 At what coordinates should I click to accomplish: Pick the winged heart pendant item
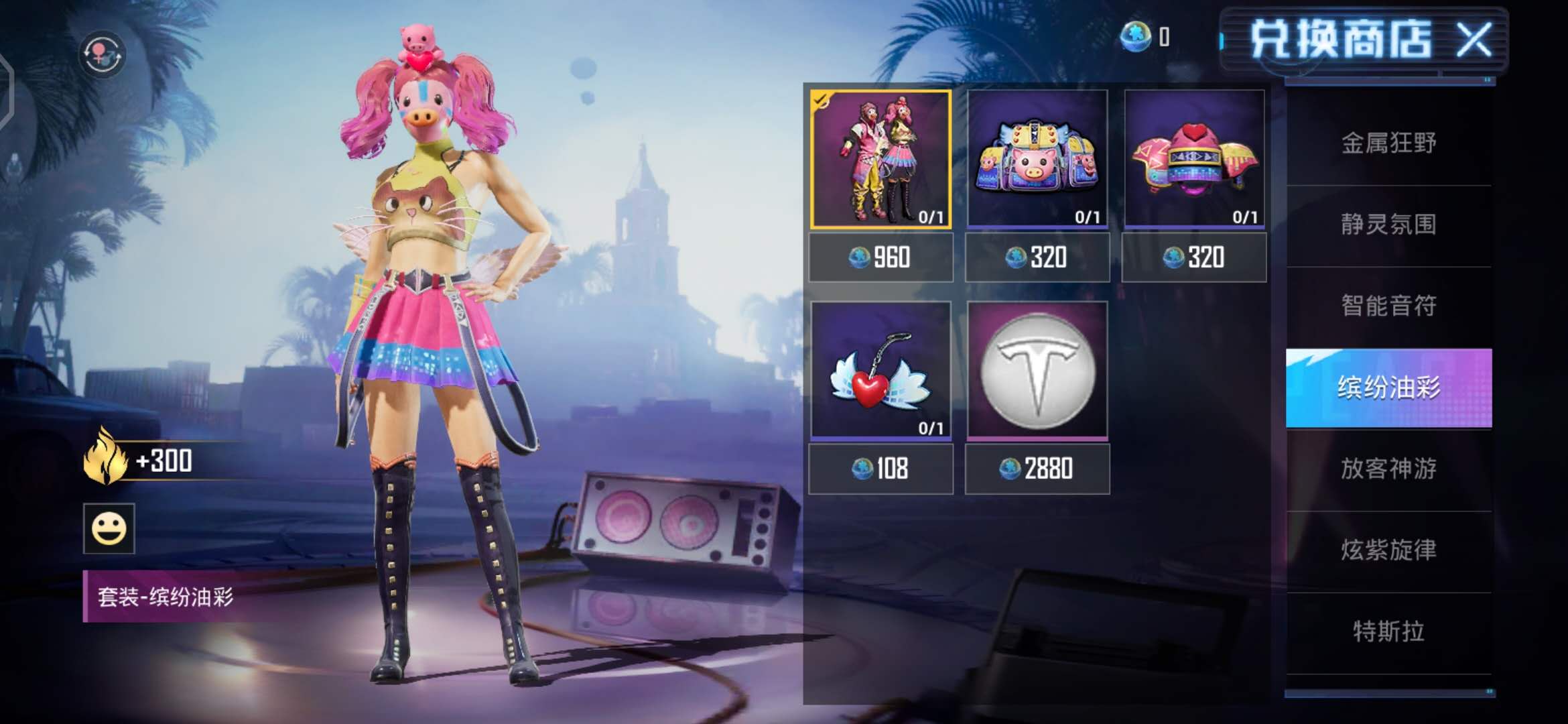[x=880, y=370]
